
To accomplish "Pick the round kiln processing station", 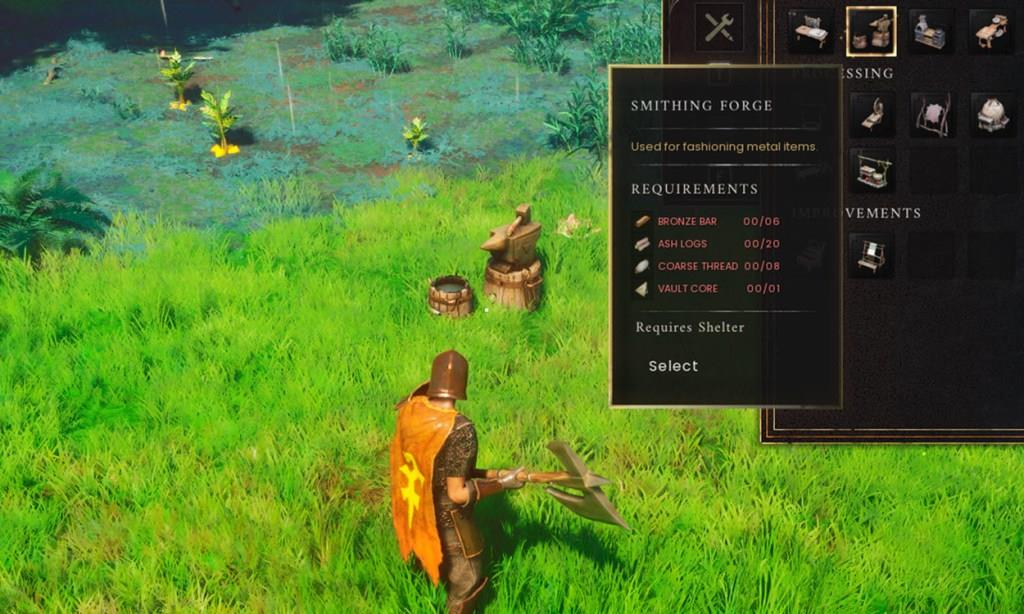I will pos(989,114).
